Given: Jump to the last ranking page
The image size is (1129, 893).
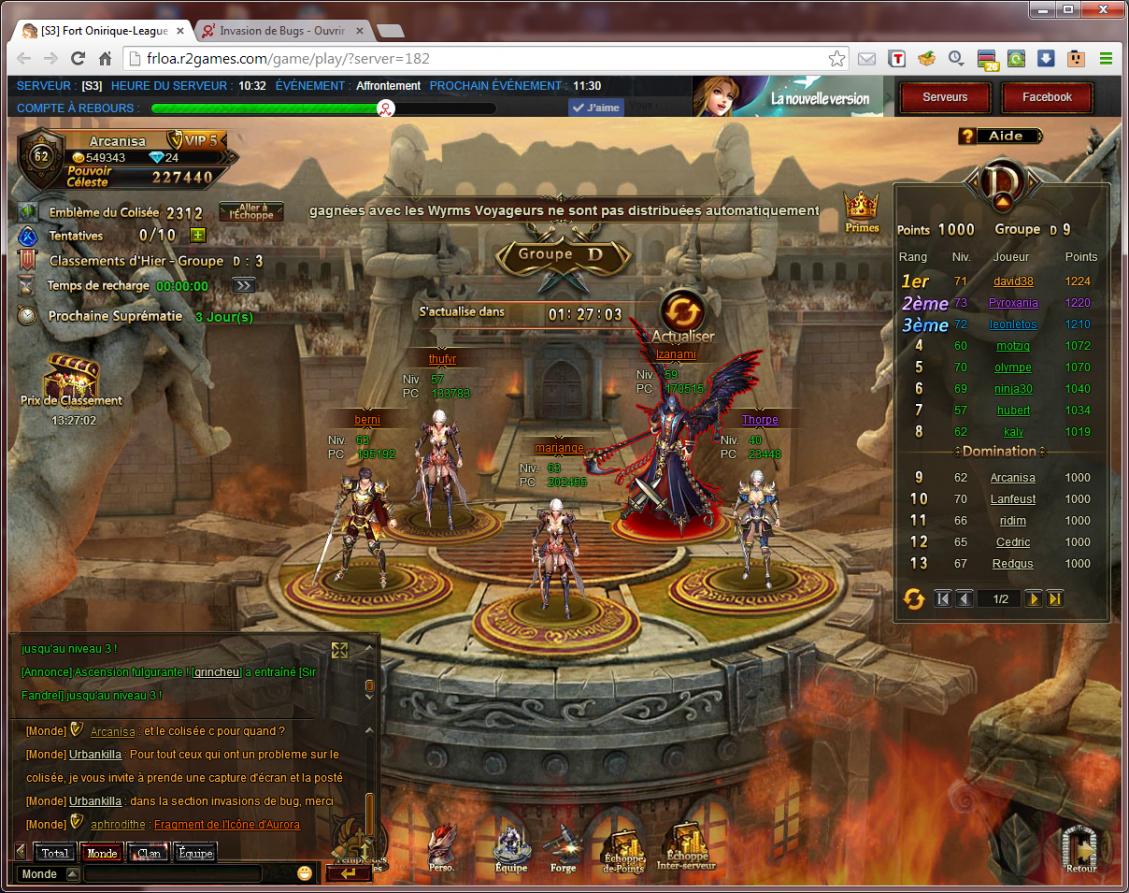Looking at the screenshot, I should [1054, 598].
